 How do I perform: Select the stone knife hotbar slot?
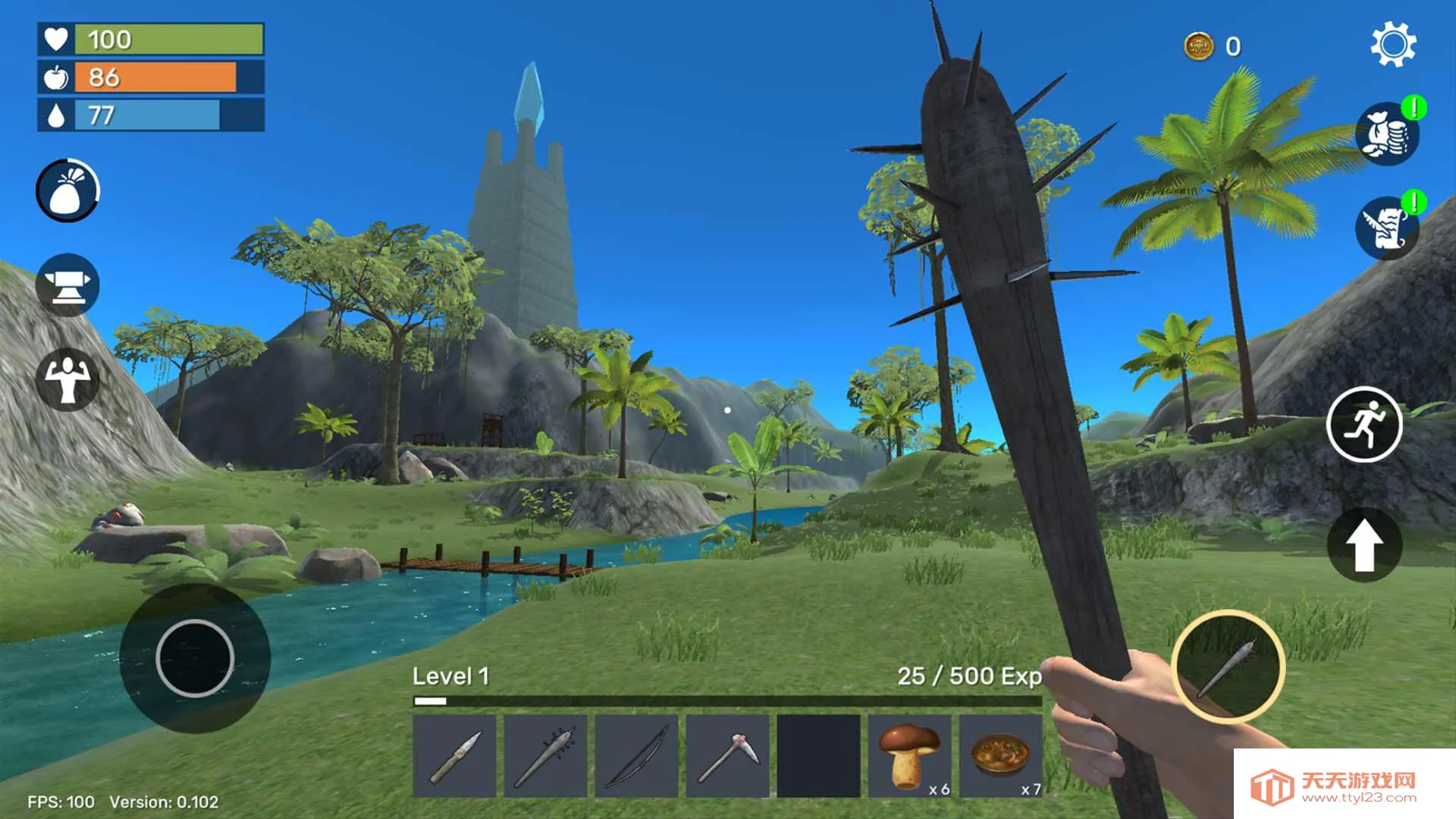[455, 756]
